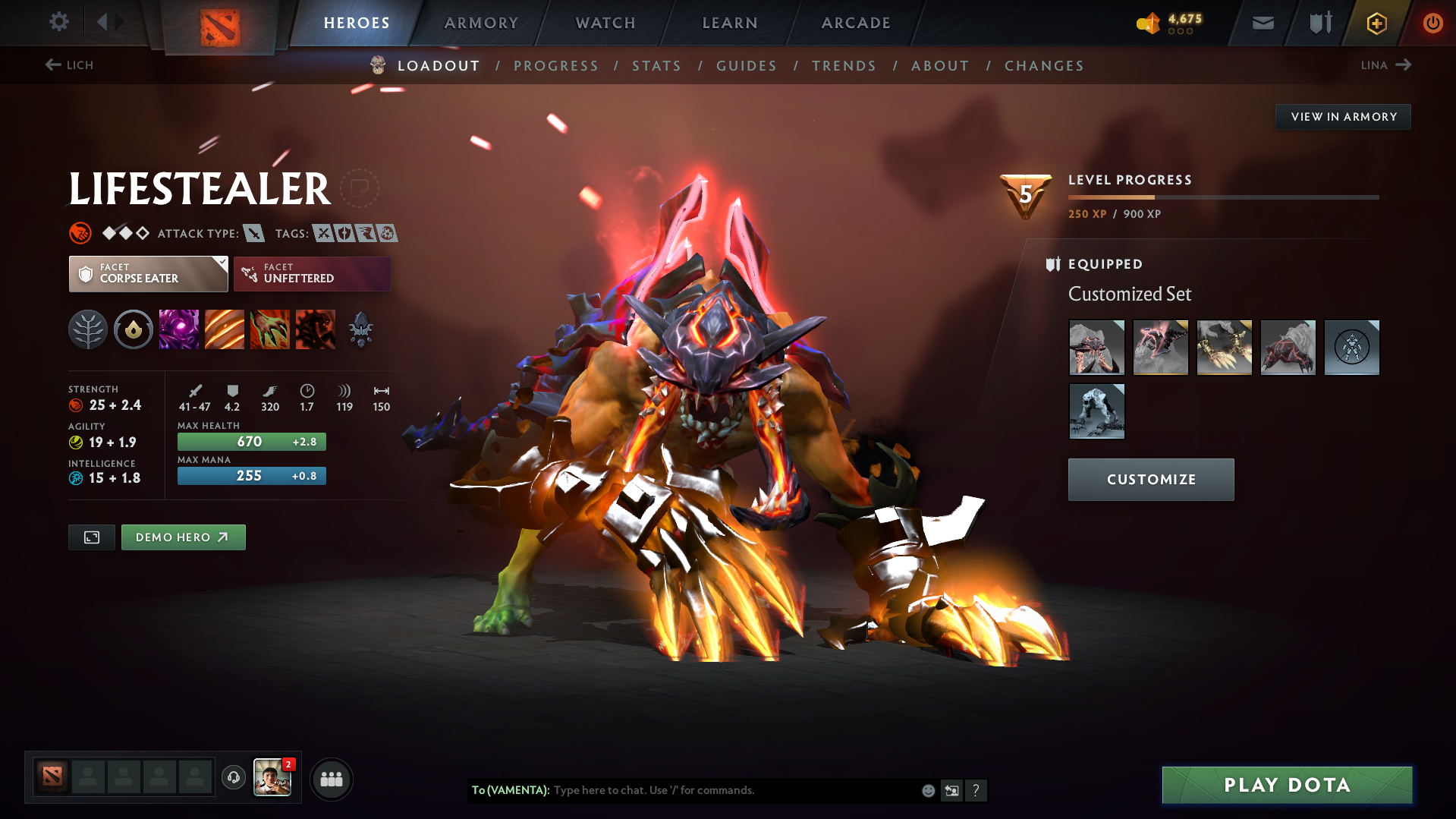This screenshot has height=819, width=1456.
Task: Click the Dota Plus hexagon icon
Action: pyautogui.click(x=1376, y=23)
